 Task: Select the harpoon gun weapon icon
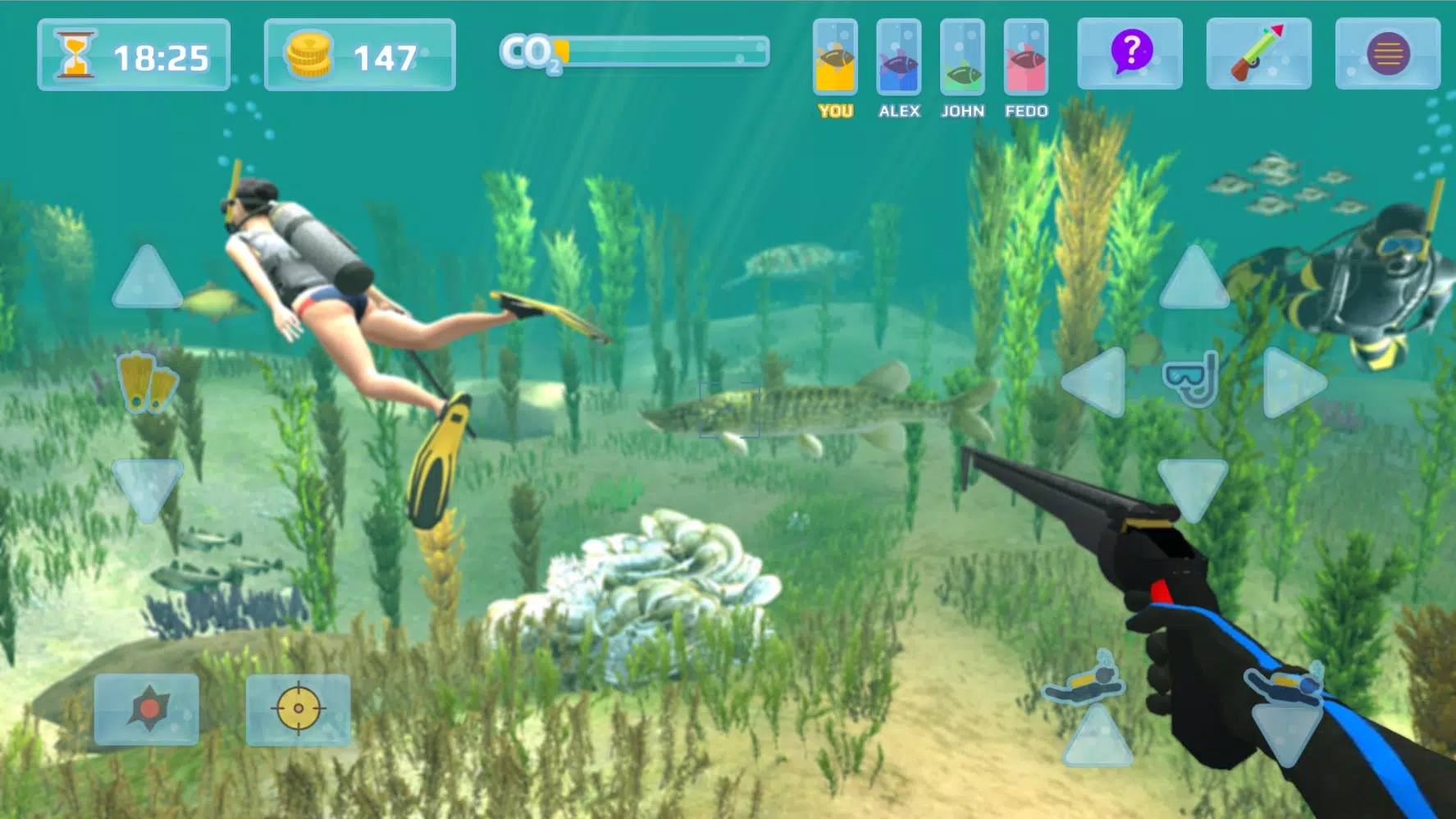1259,54
